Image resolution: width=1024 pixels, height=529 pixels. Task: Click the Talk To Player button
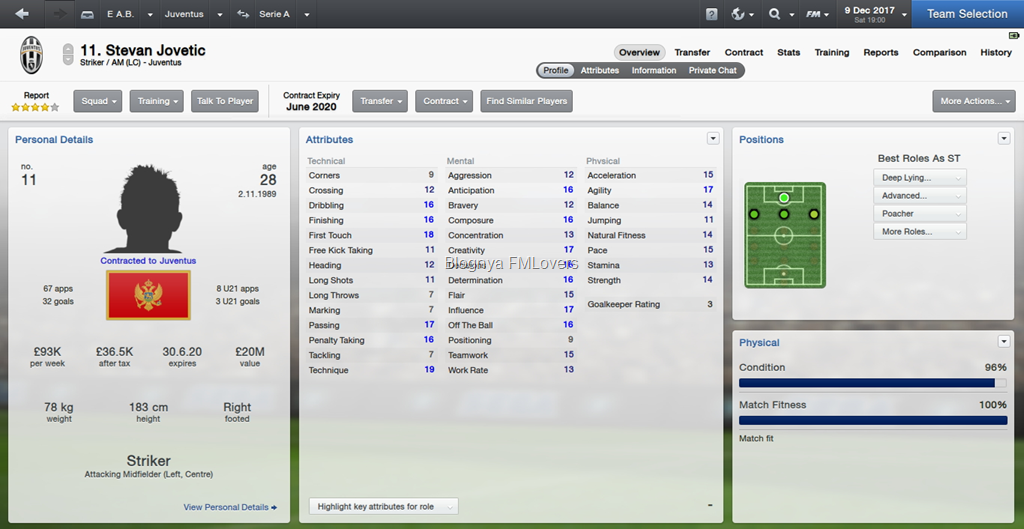(225, 101)
